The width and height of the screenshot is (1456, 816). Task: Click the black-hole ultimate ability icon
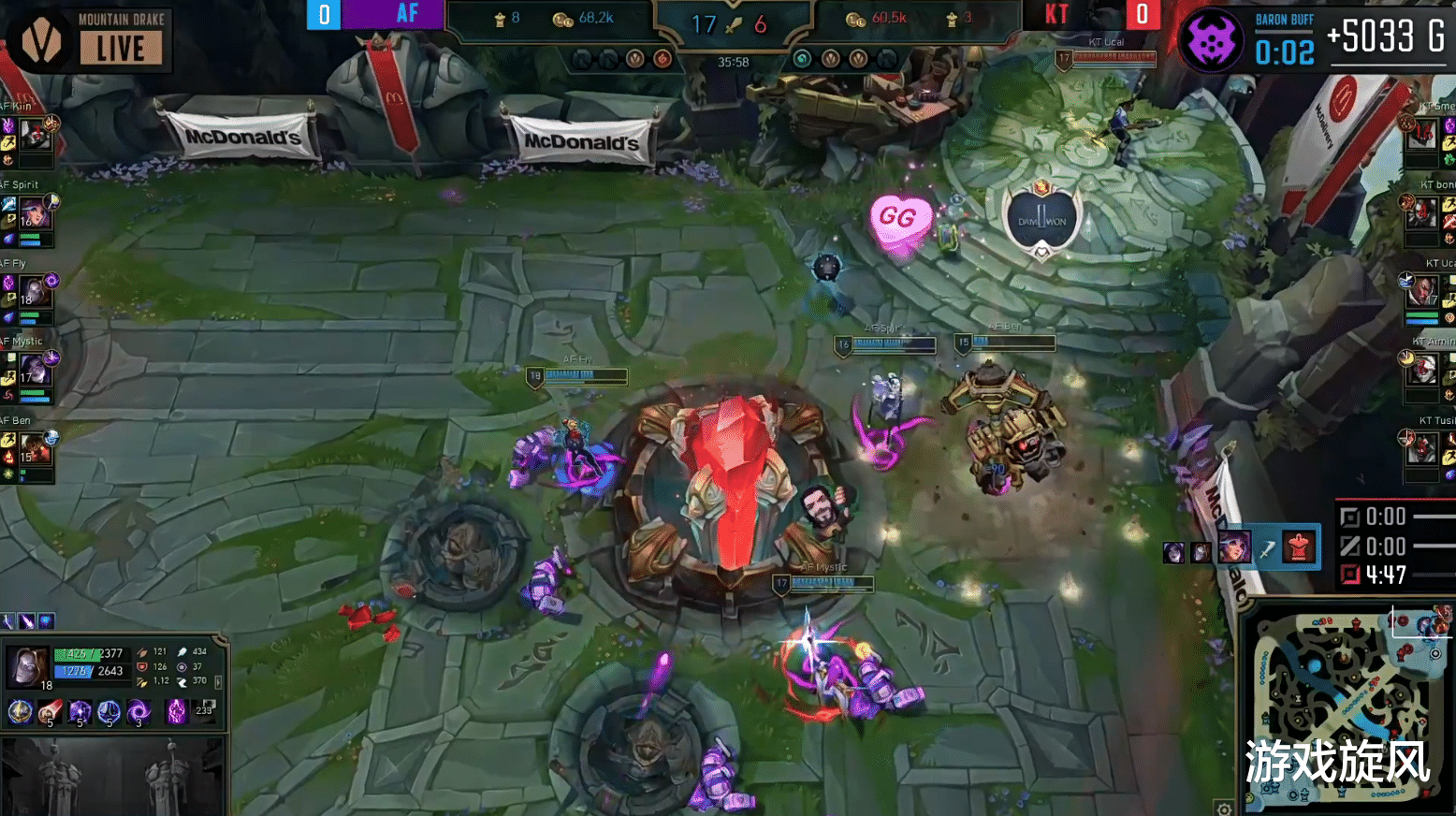coord(139,711)
